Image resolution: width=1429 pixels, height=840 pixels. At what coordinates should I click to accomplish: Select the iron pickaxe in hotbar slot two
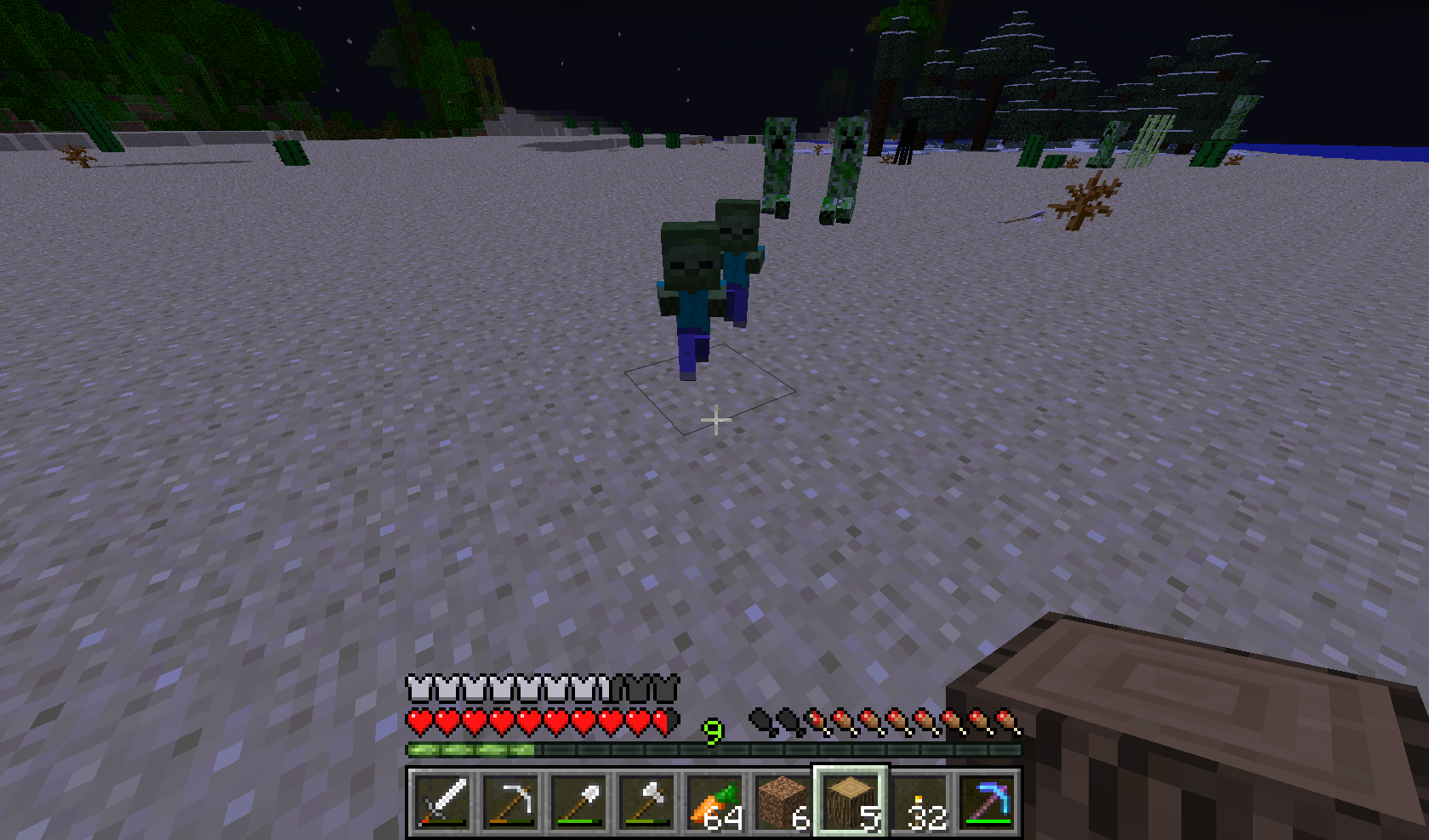[510, 803]
